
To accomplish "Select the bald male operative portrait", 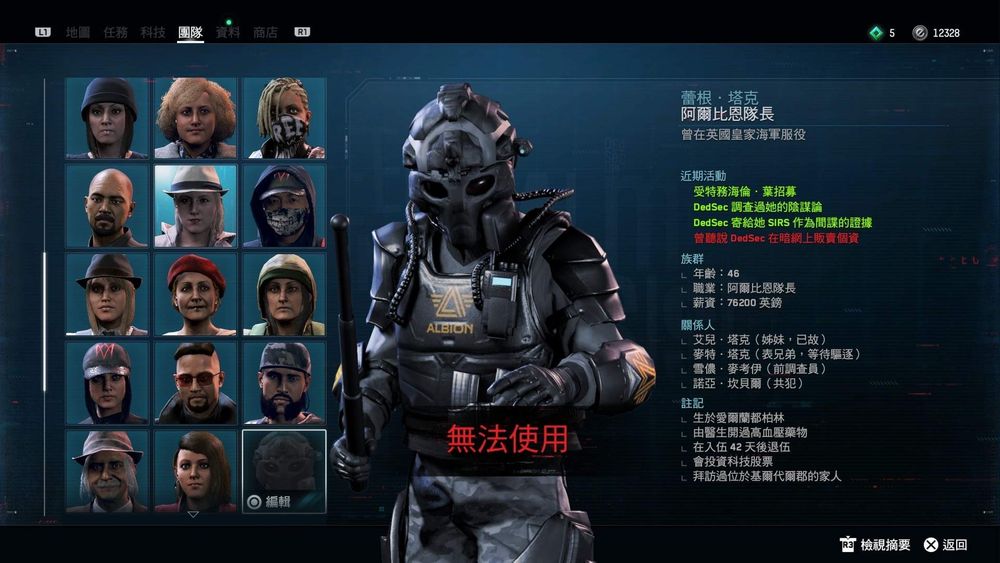I will pos(107,205).
